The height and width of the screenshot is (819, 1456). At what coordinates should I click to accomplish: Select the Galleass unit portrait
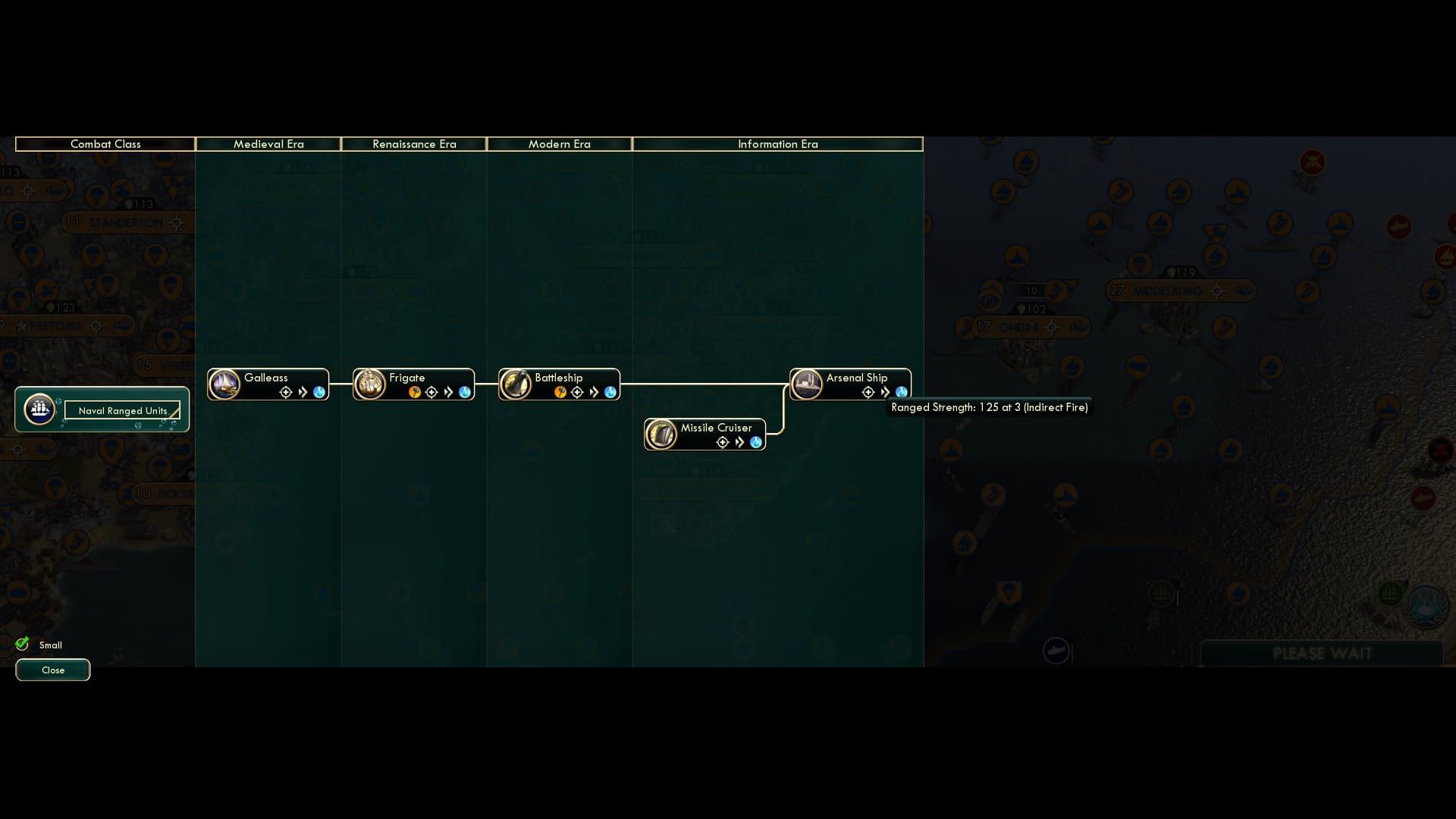tap(224, 384)
